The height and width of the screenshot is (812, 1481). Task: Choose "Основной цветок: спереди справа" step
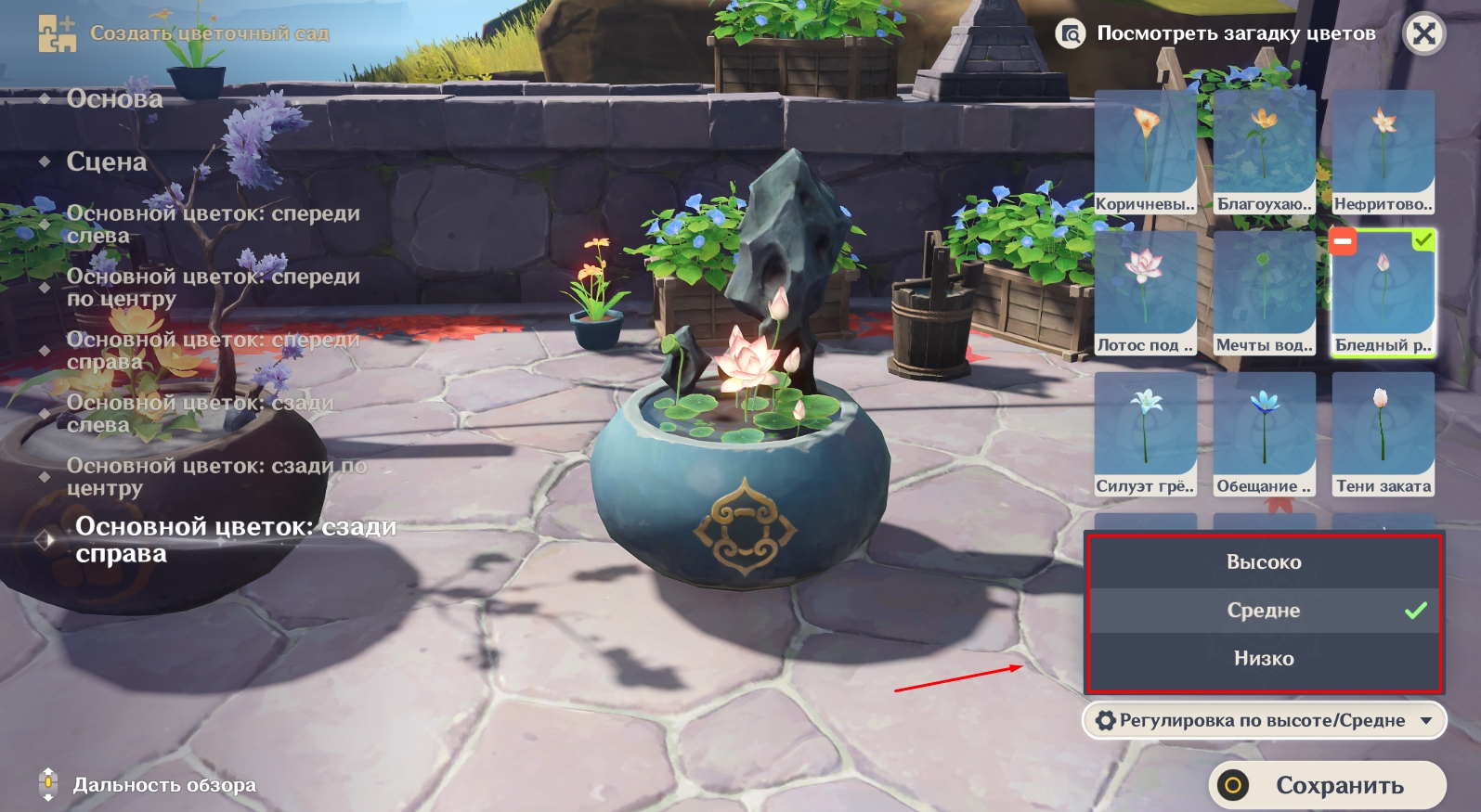[212, 351]
